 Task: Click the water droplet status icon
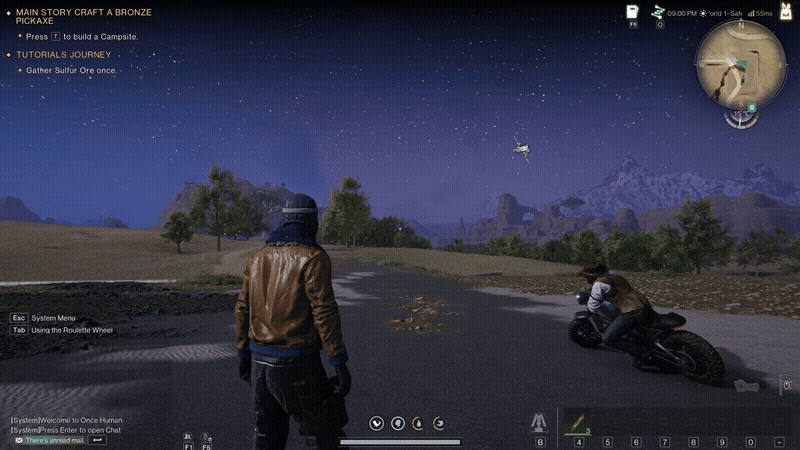pos(416,423)
